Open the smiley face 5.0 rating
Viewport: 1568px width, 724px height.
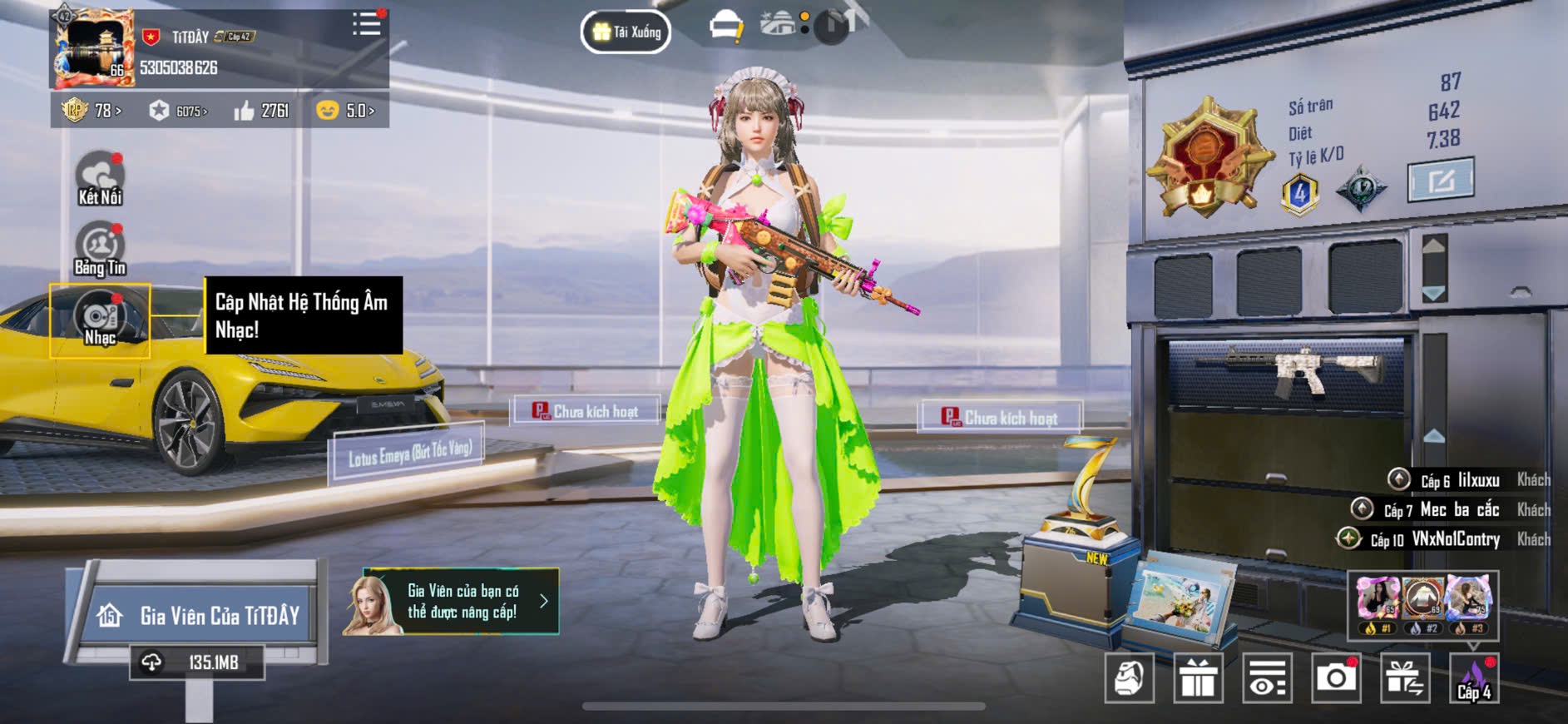click(346, 111)
